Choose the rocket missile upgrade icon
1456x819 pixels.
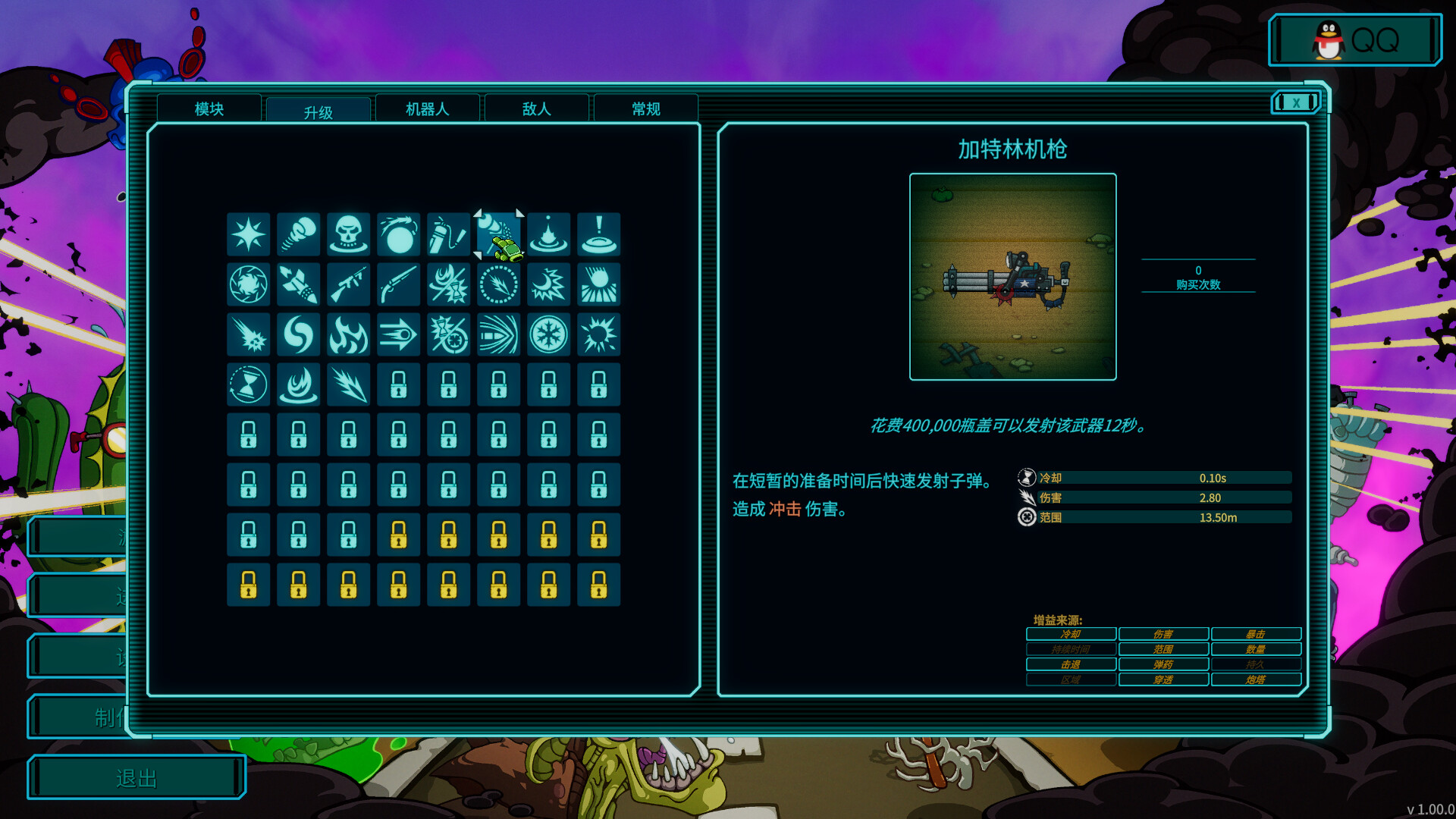point(298,284)
